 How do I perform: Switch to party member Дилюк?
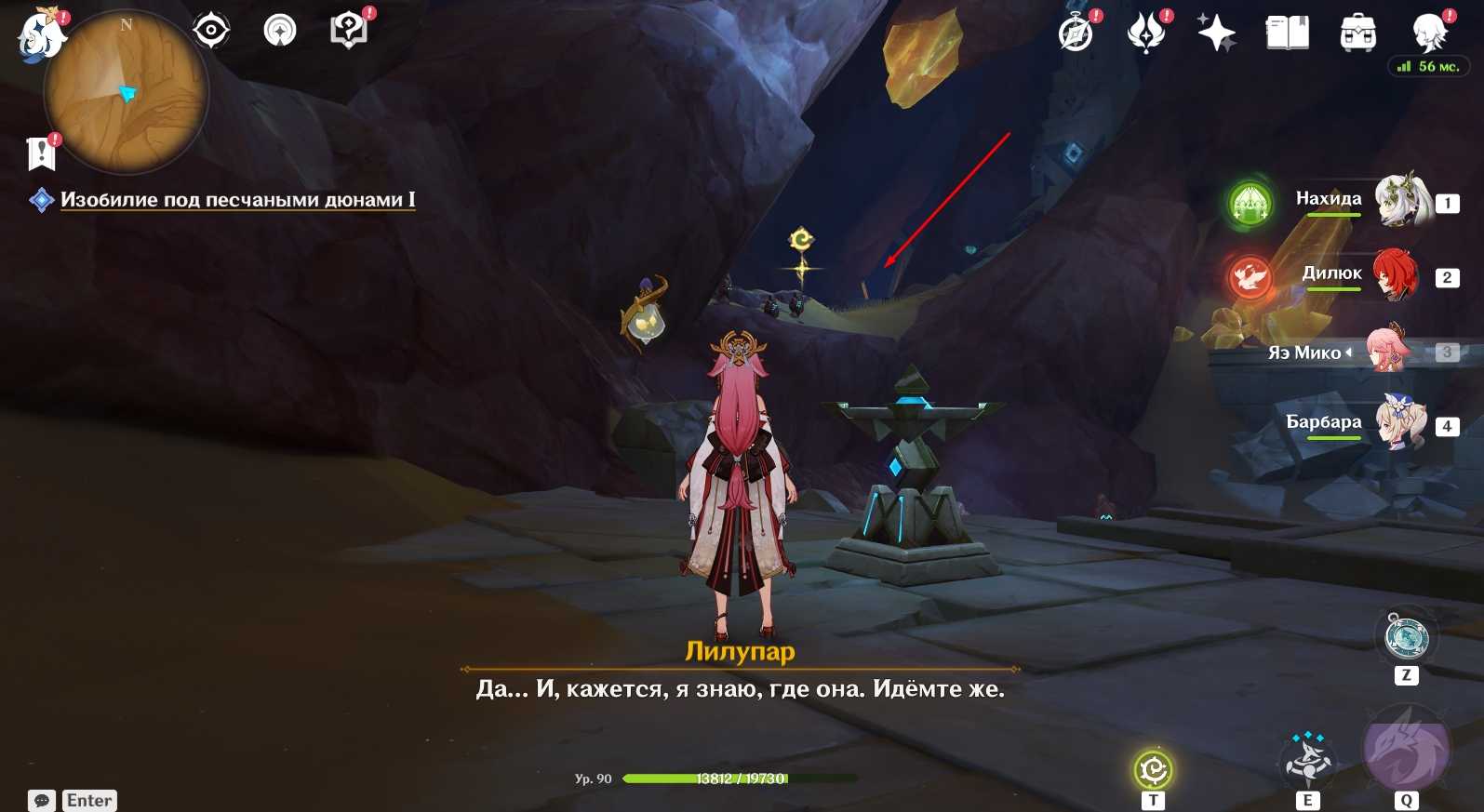(x=1396, y=274)
